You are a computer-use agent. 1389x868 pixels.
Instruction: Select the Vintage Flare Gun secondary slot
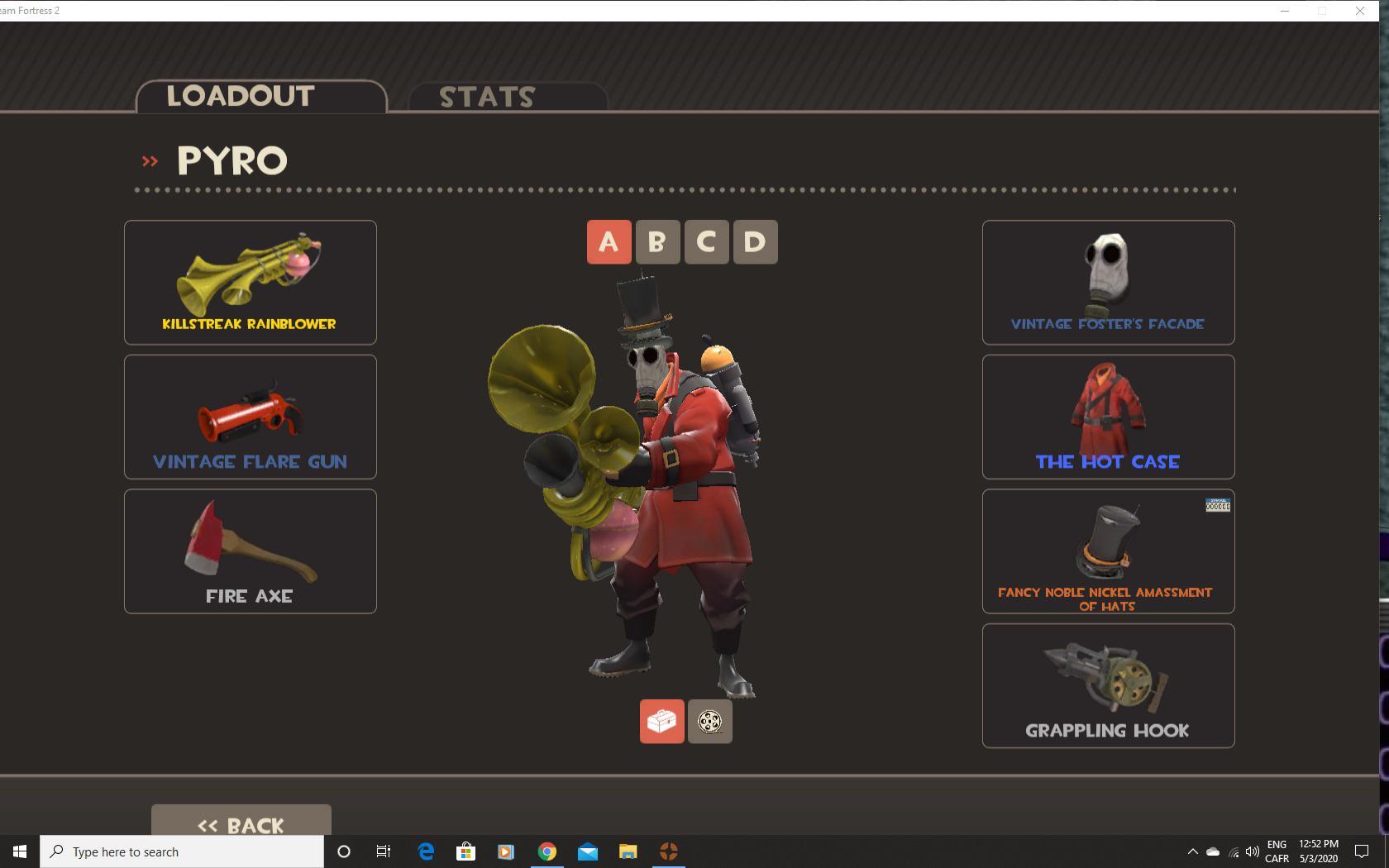(250, 416)
